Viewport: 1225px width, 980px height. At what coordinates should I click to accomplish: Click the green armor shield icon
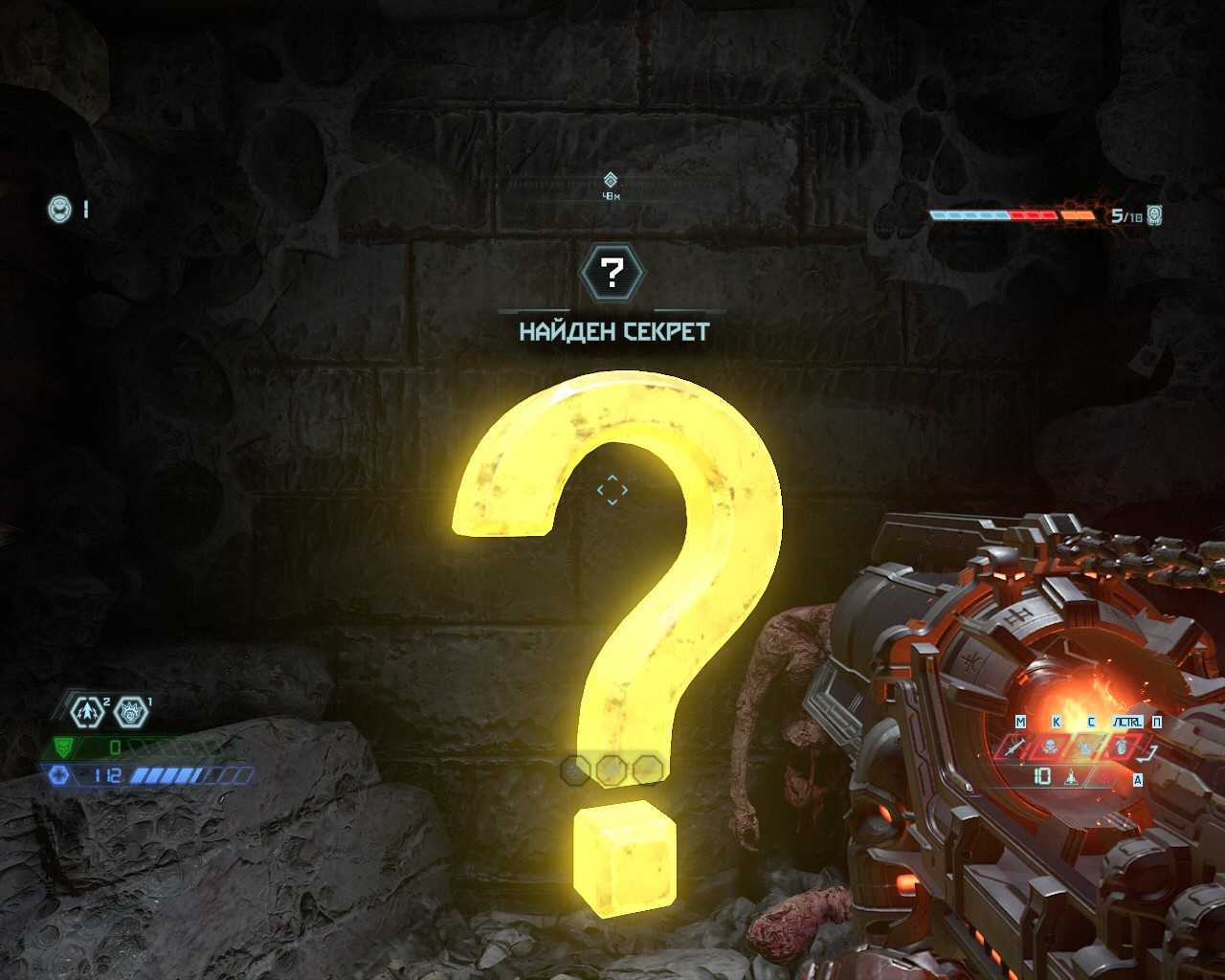click(x=63, y=746)
